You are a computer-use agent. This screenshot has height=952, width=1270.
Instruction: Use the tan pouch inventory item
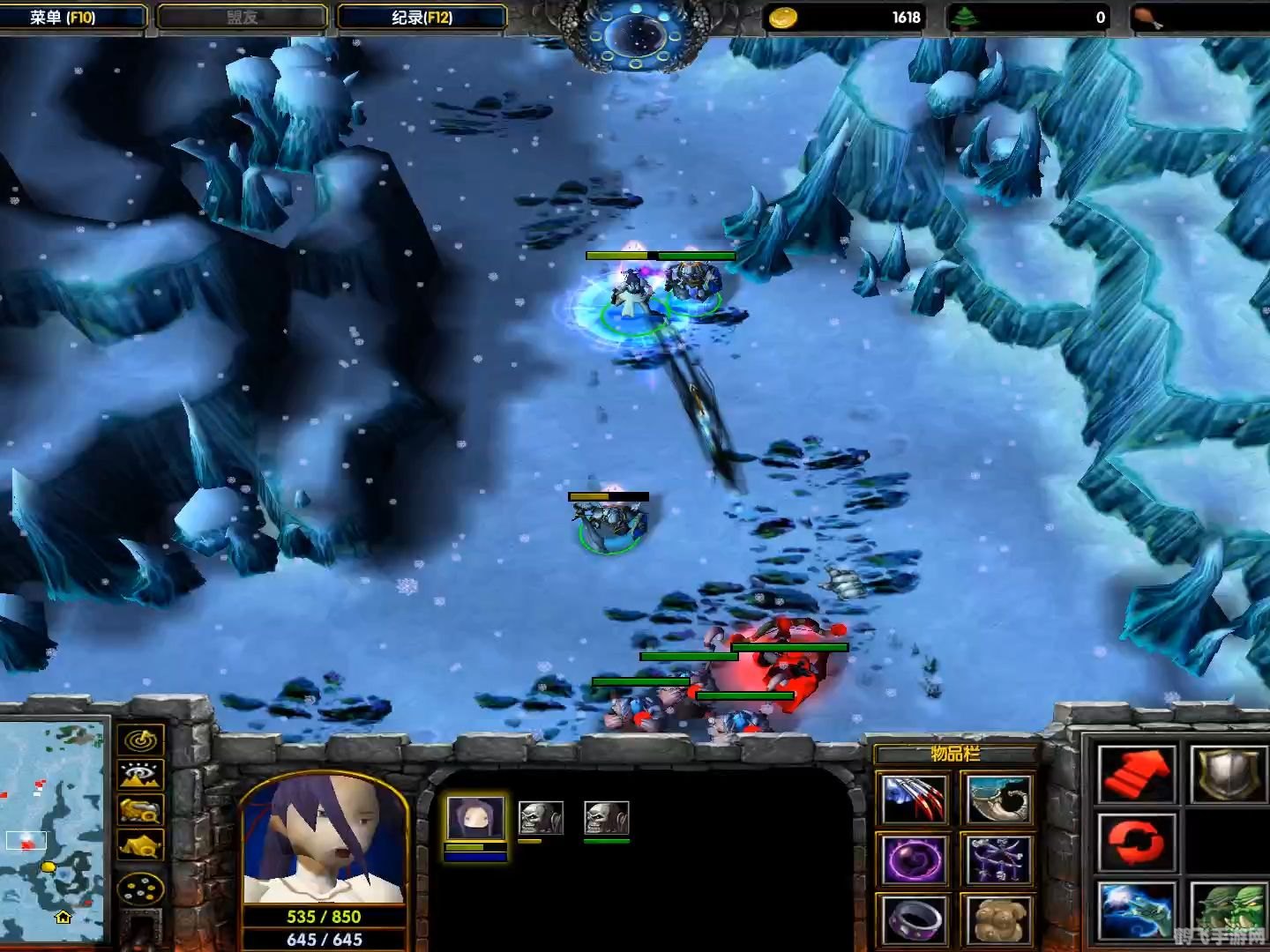click(997, 919)
